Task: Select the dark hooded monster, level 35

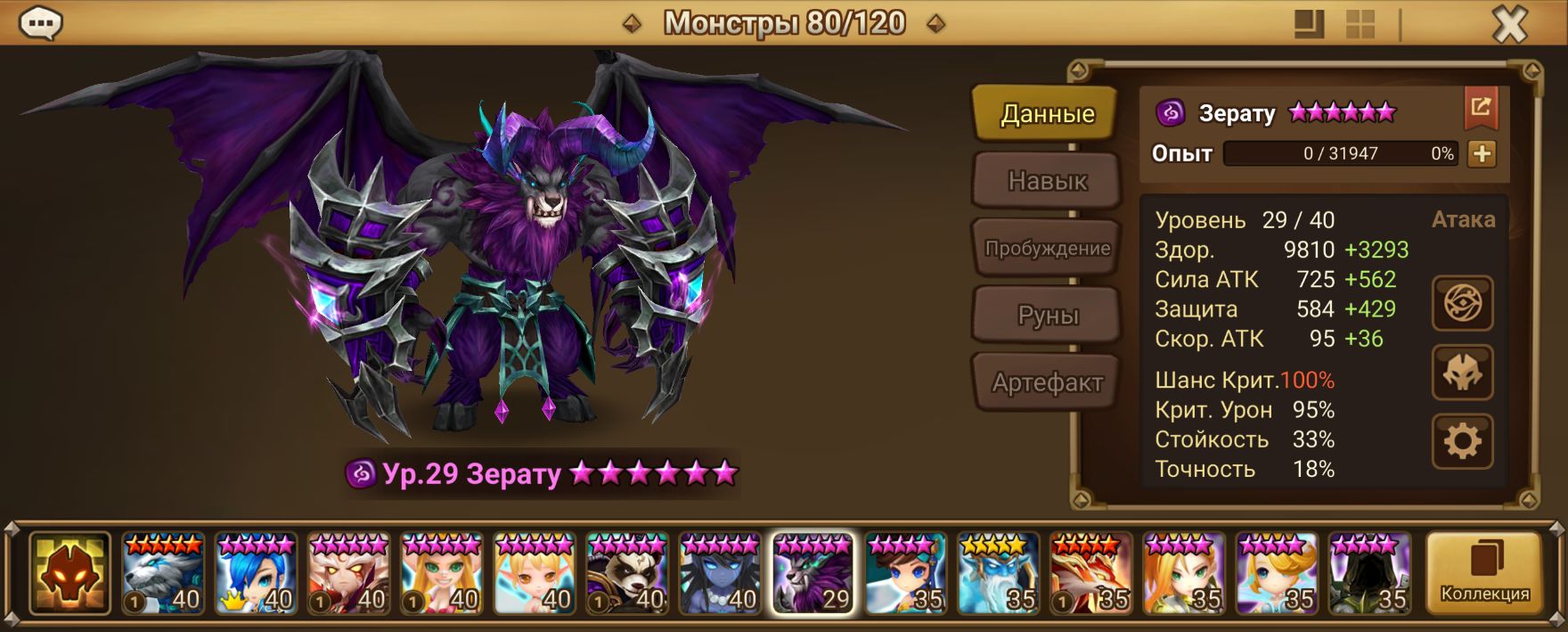Action: point(1369,573)
